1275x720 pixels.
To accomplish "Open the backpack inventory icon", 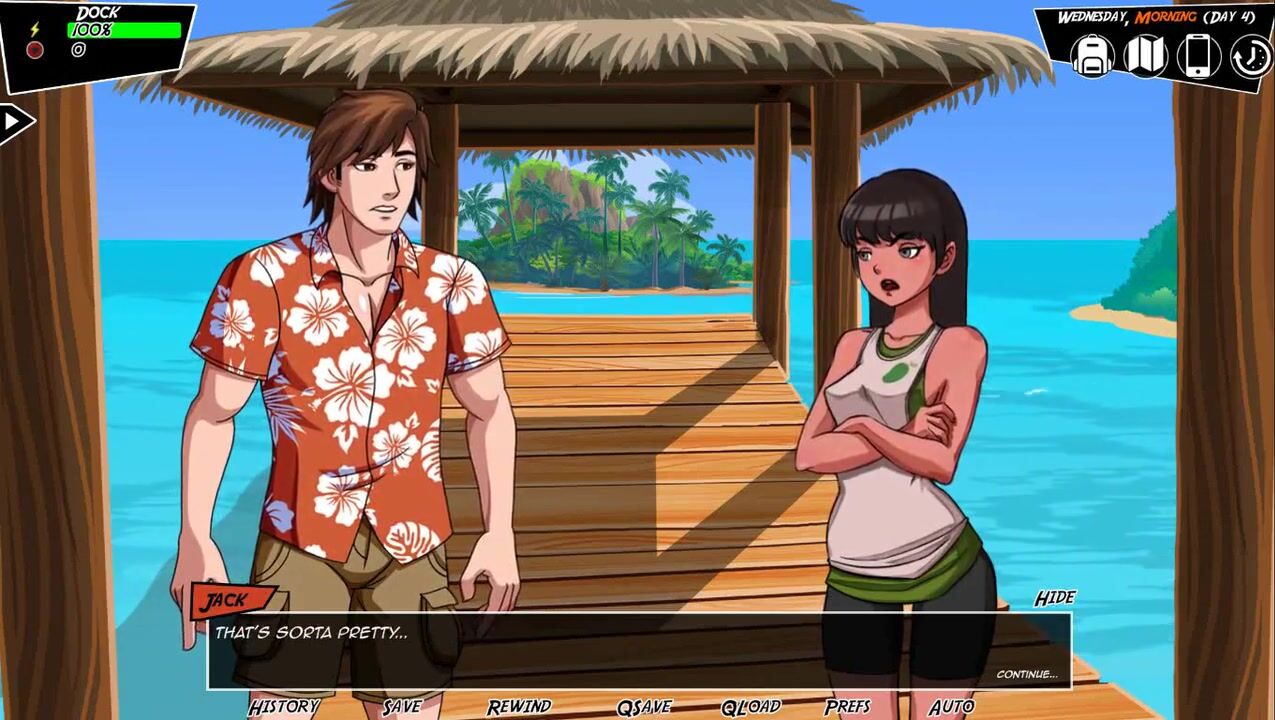I will [x=1092, y=56].
